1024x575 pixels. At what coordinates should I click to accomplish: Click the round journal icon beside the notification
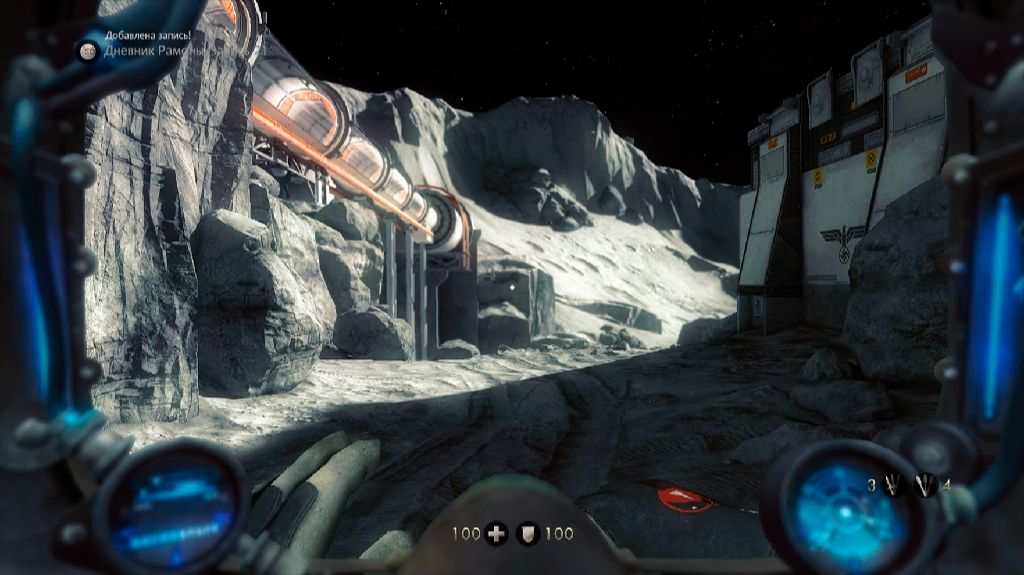coord(88,50)
